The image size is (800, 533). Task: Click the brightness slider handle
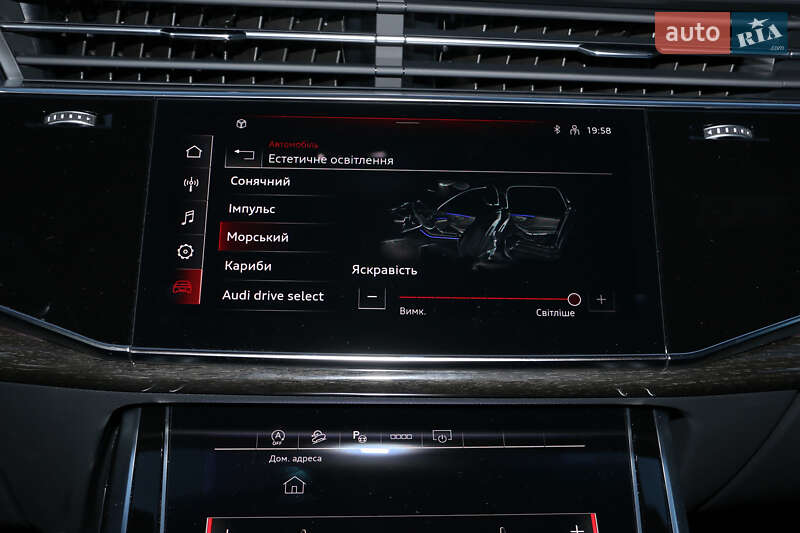point(574,299)
